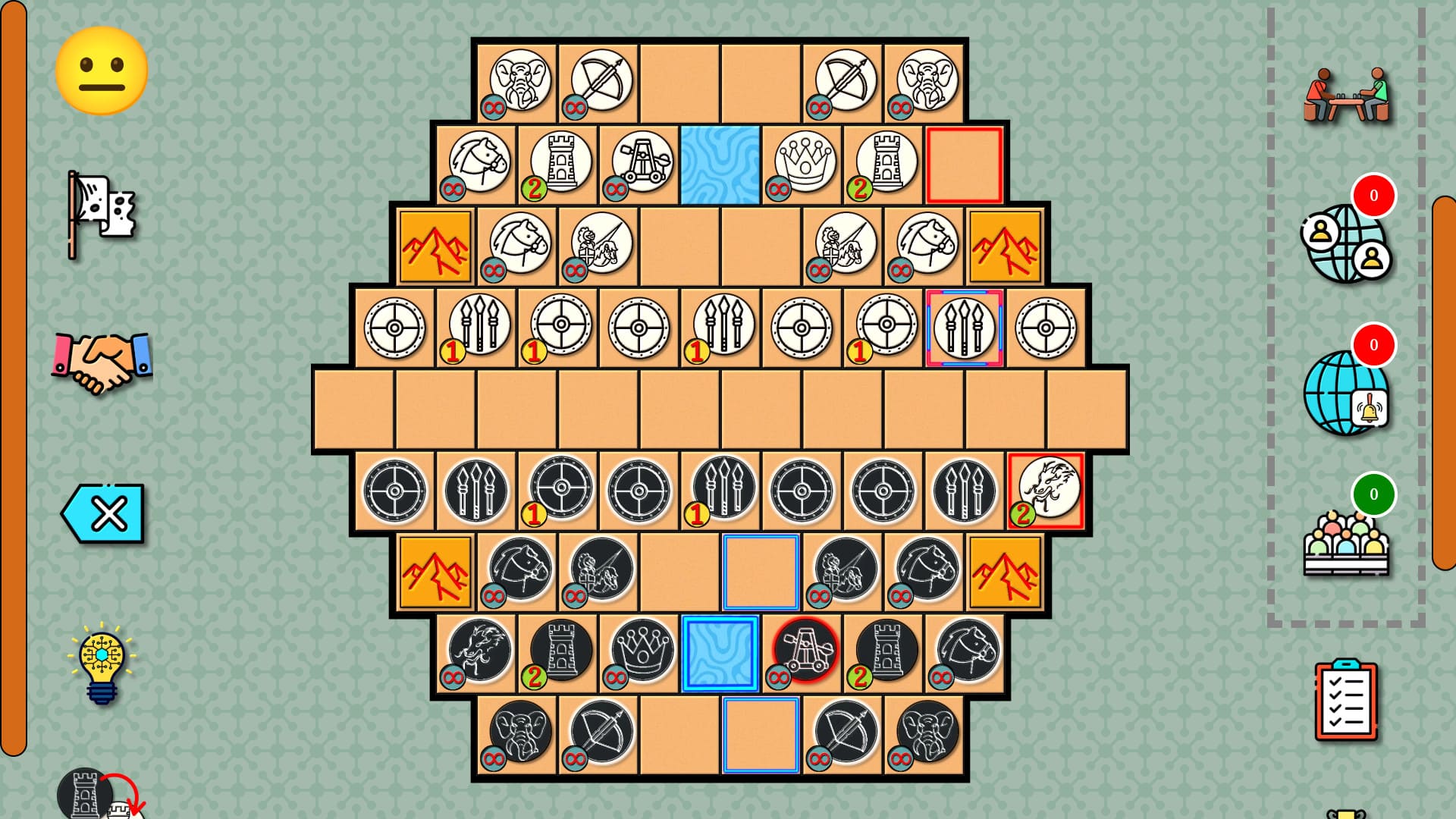The width and height of the screenshot is (1456, 819).
Task: Click the blue water tile near the black king
Action: coord(720,654)
